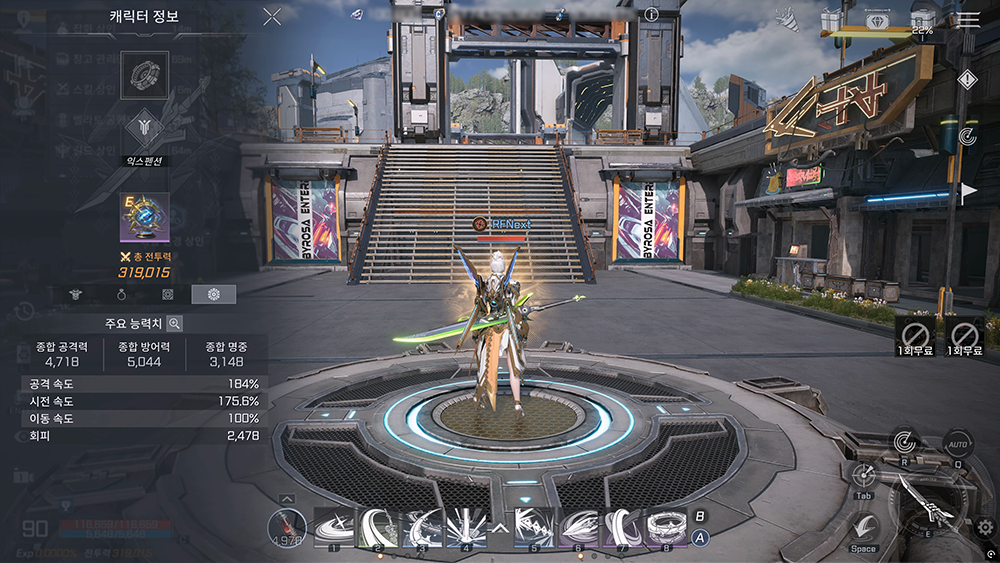Open the gear settings icon
1000x563 pixels.
985,526
